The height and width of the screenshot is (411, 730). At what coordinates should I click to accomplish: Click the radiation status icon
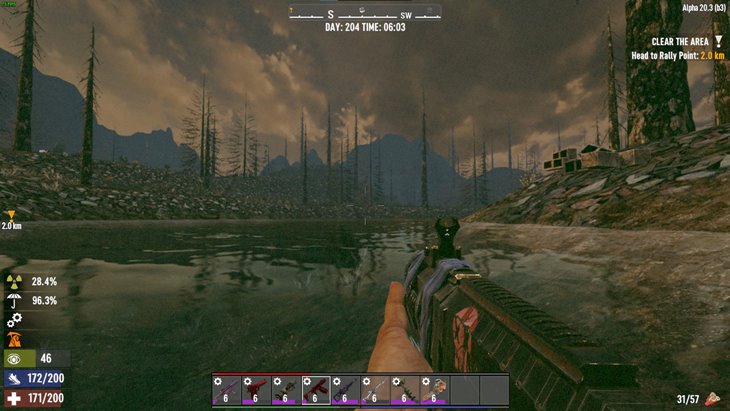[x=14, y=282]
